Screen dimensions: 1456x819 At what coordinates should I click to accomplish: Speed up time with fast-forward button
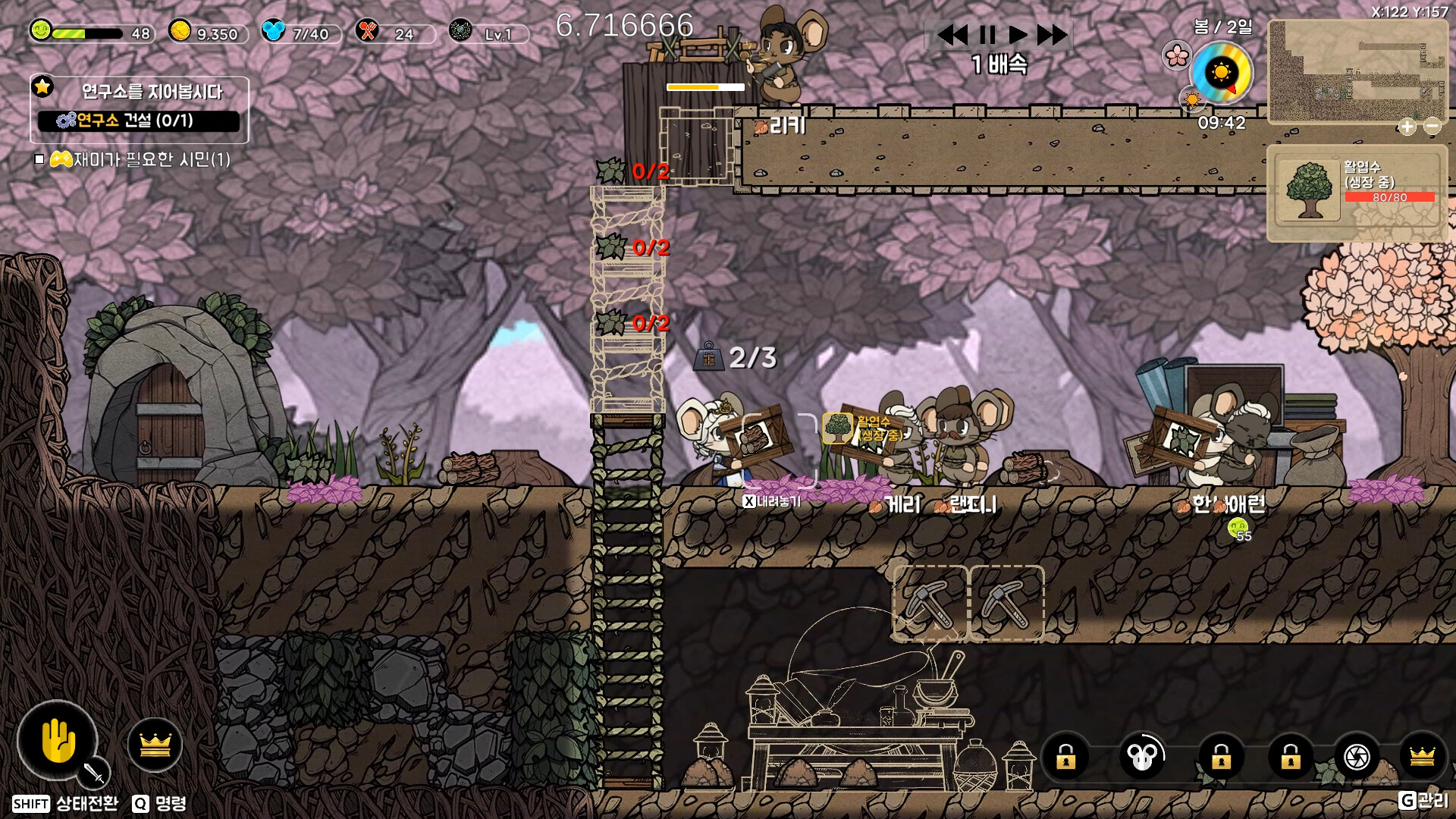1052,35
